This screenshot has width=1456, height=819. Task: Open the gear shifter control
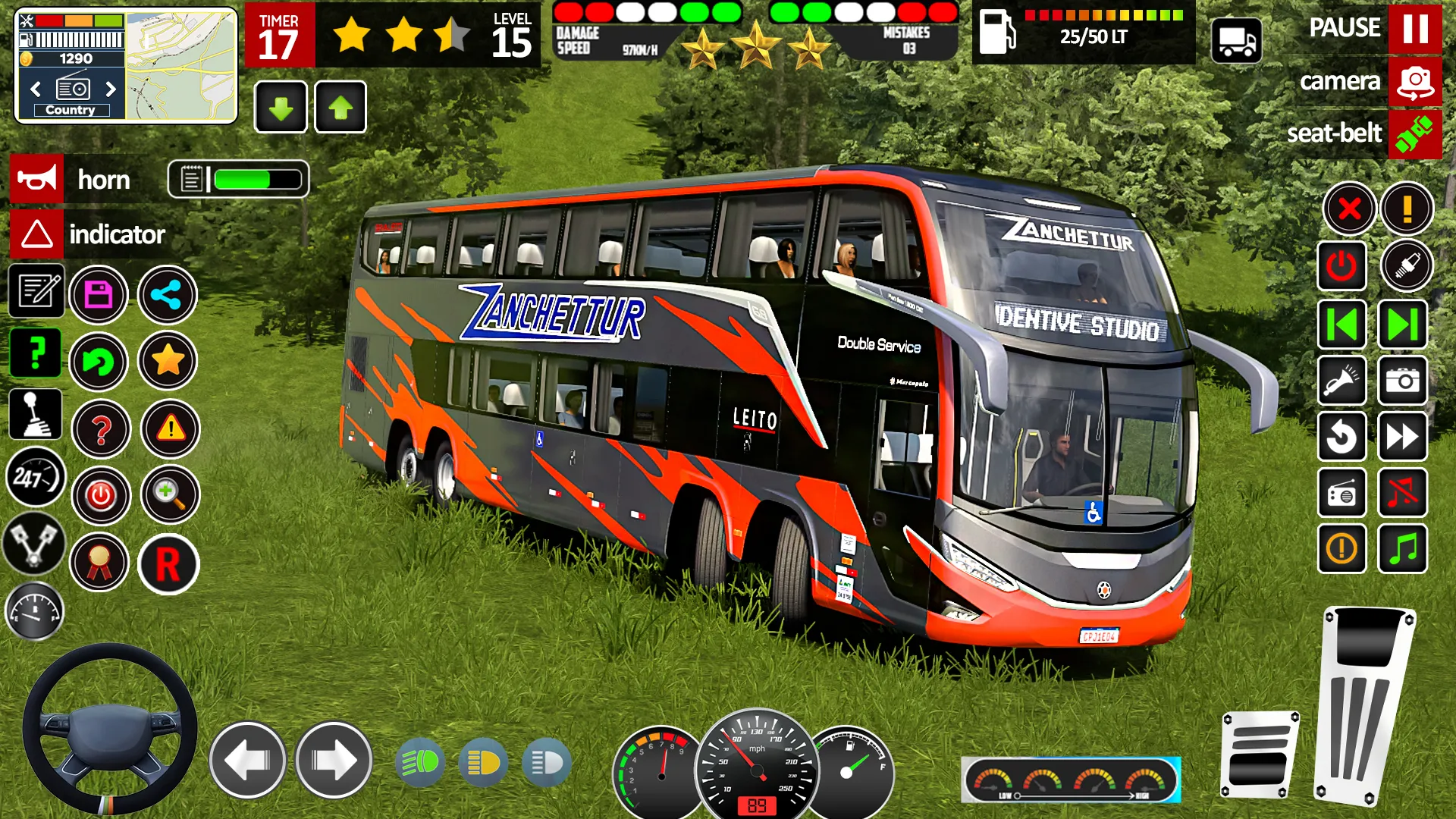coord(36,415)
